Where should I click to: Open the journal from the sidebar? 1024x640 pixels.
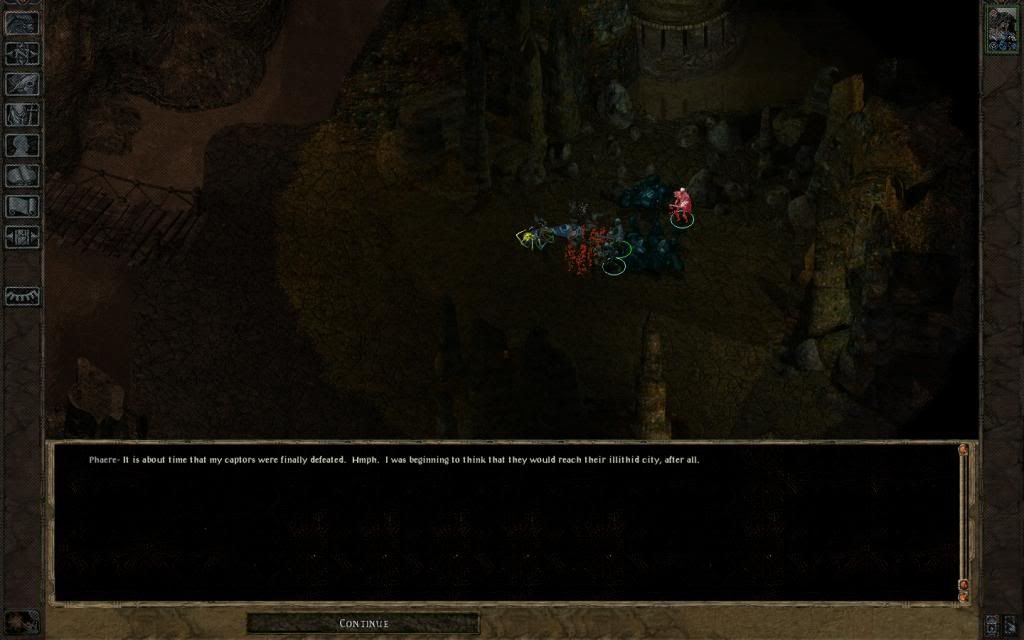22,84
